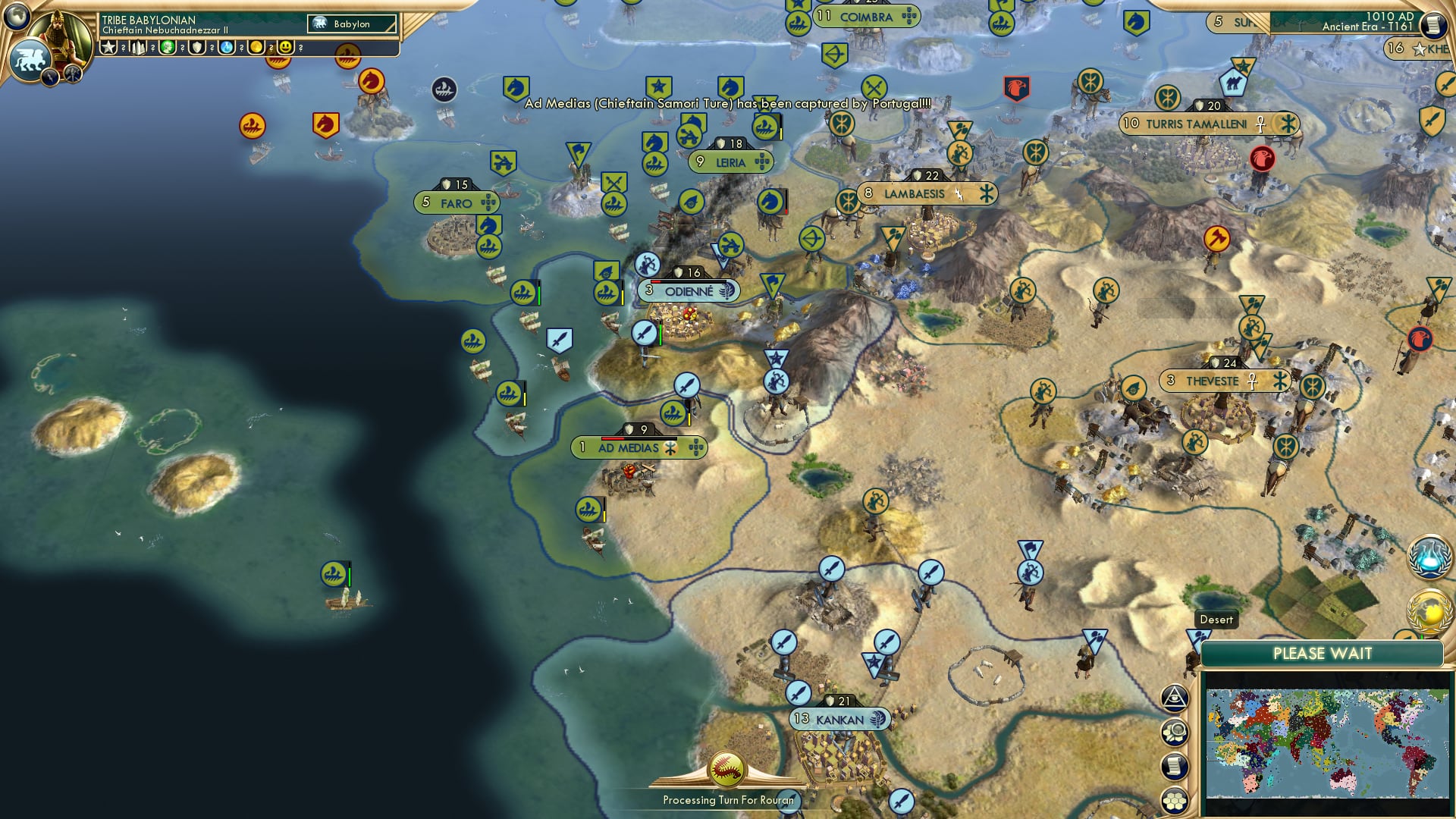Click the star score icon in the ratings bar

point(108,48)
